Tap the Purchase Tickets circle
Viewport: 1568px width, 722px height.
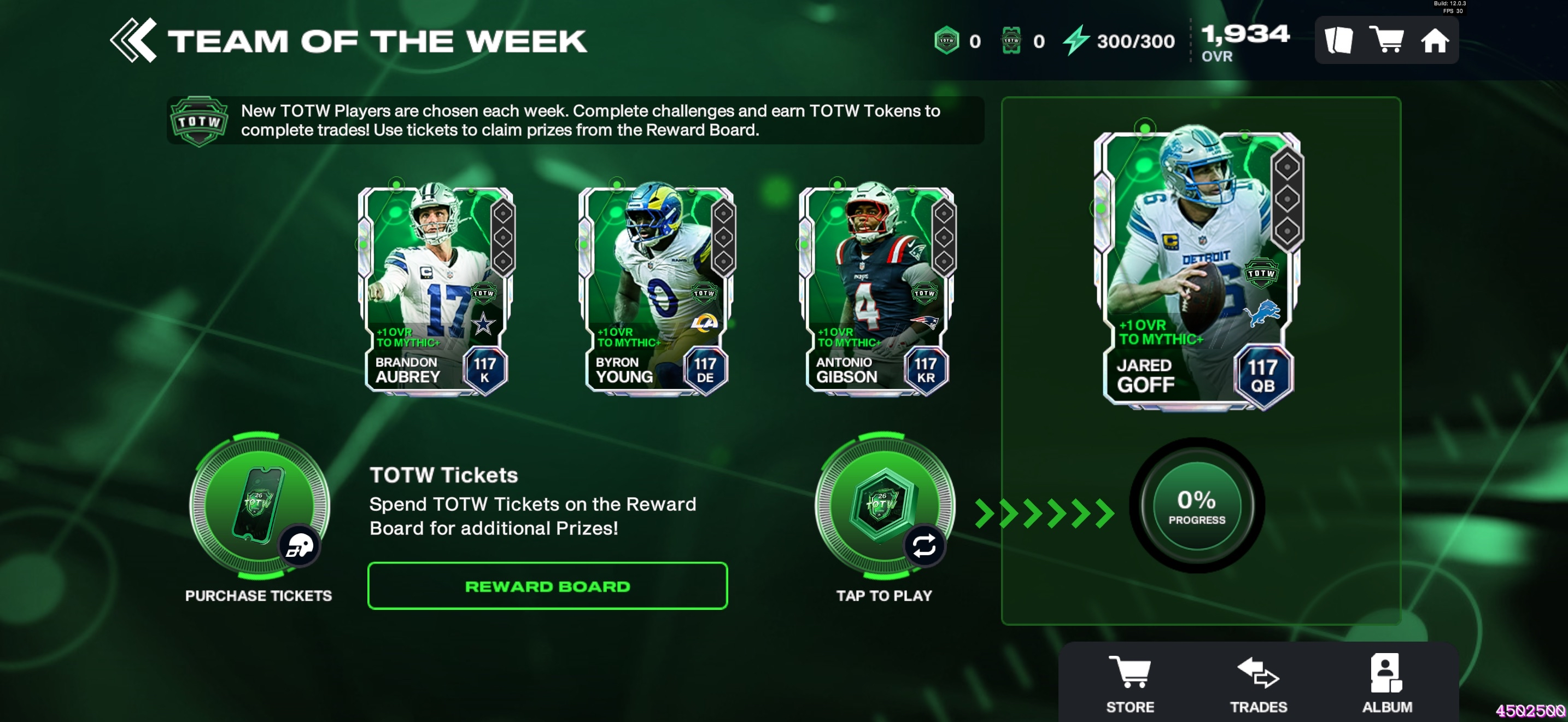tap(259, 505)
